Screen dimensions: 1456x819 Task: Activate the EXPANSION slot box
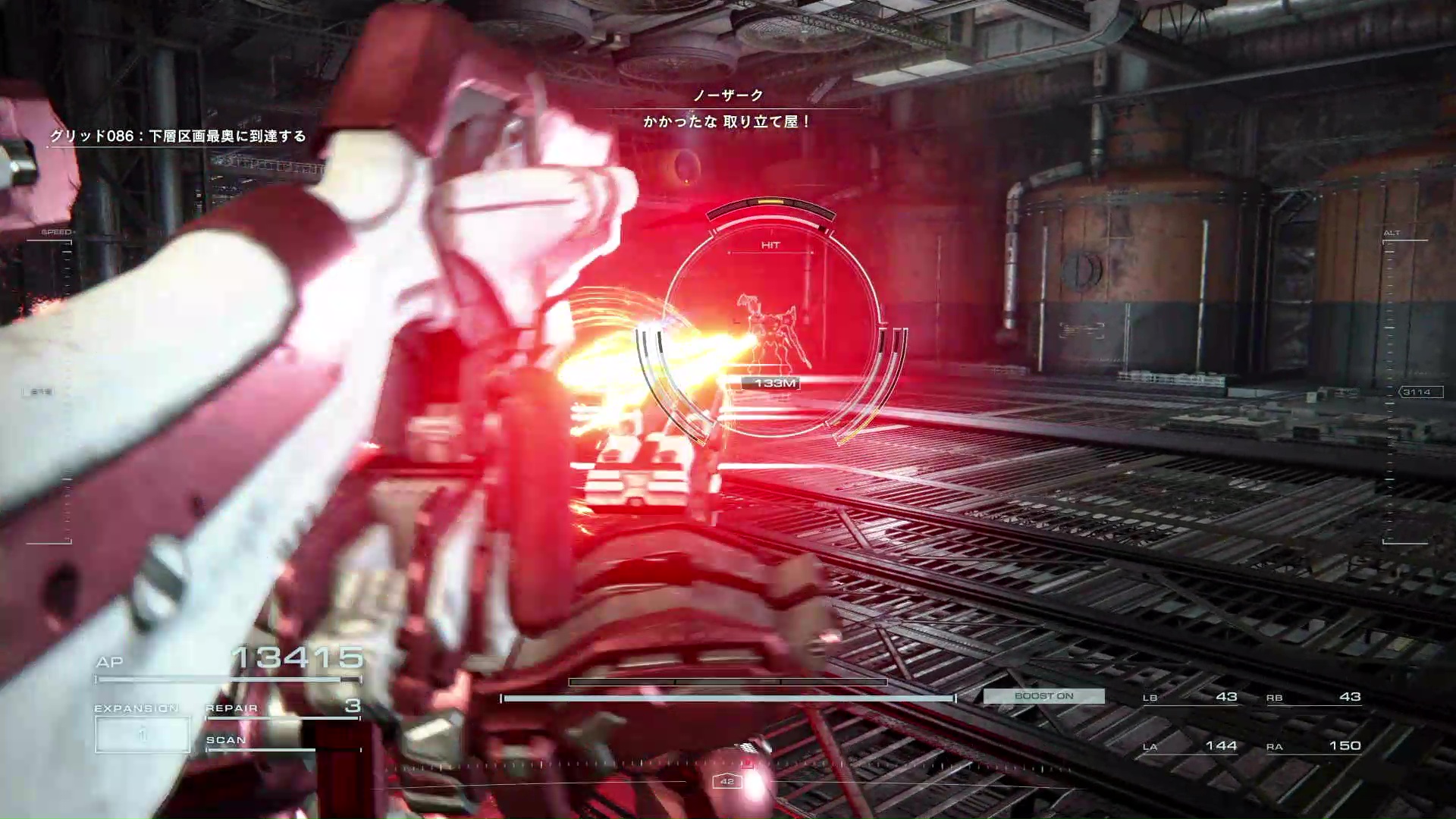click(143, 734)
